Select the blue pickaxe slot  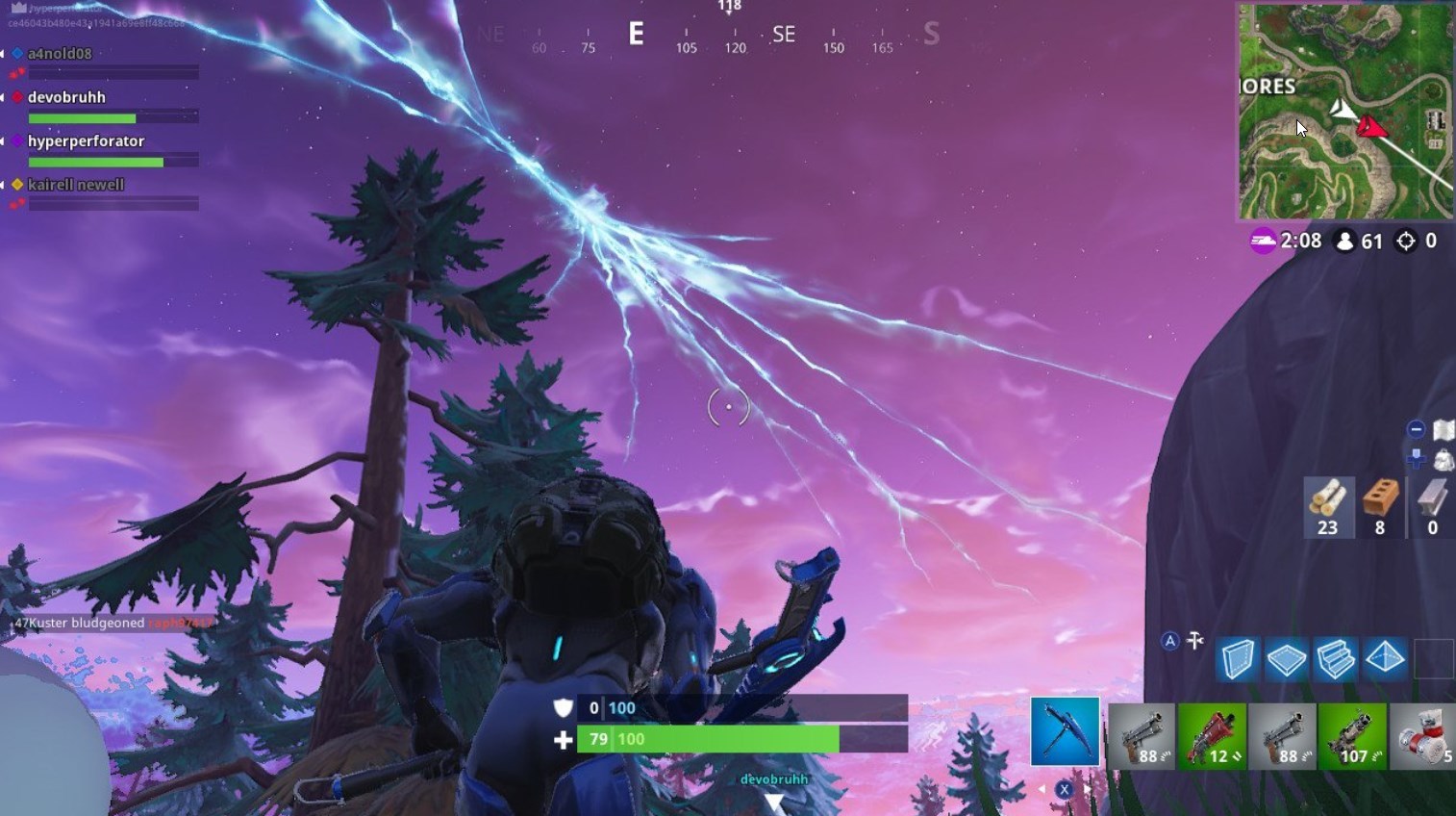click(1065, 732)
